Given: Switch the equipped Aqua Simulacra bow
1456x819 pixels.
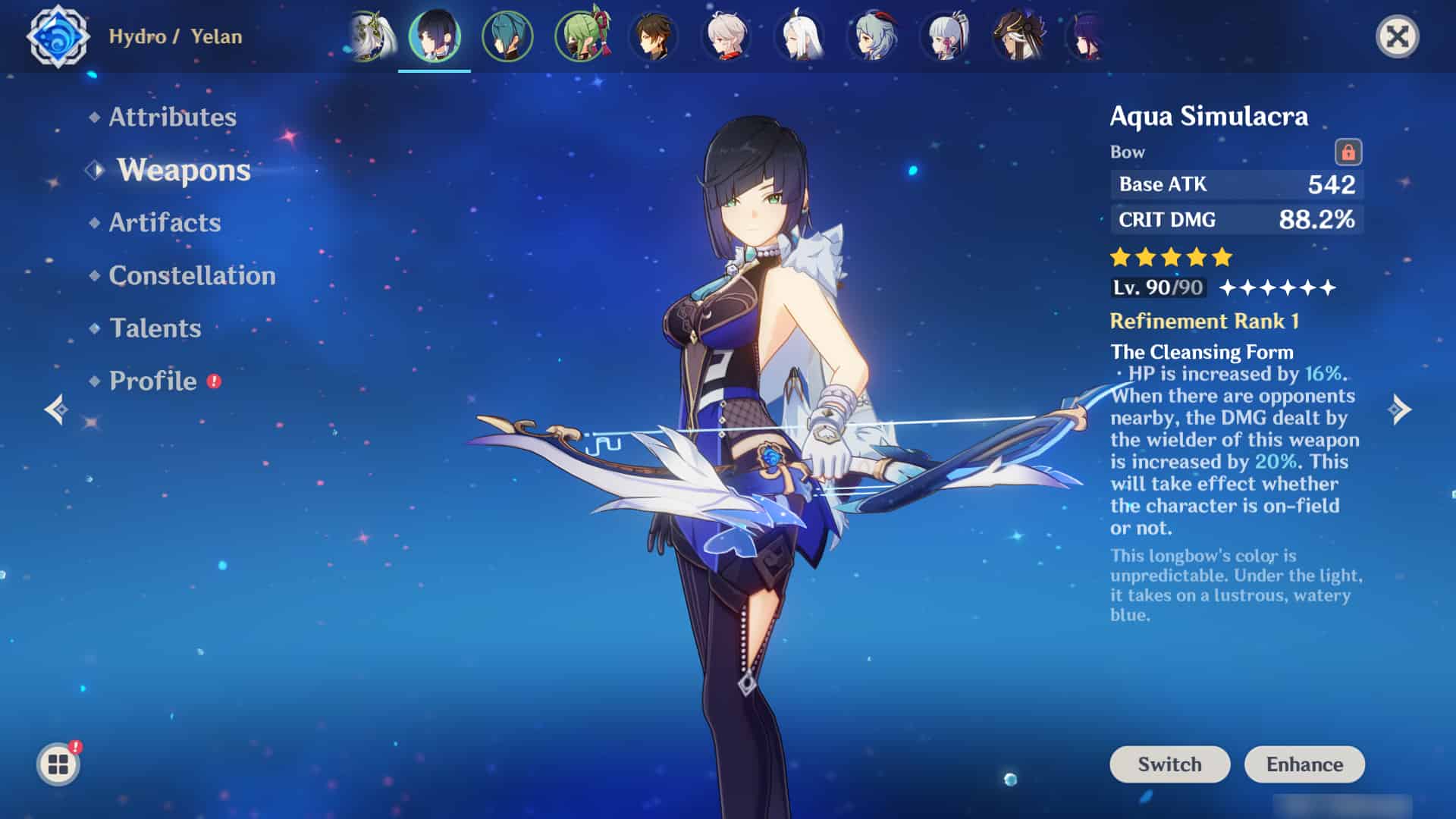Looking at the screenshot, I should click(x=1169, y=764).
